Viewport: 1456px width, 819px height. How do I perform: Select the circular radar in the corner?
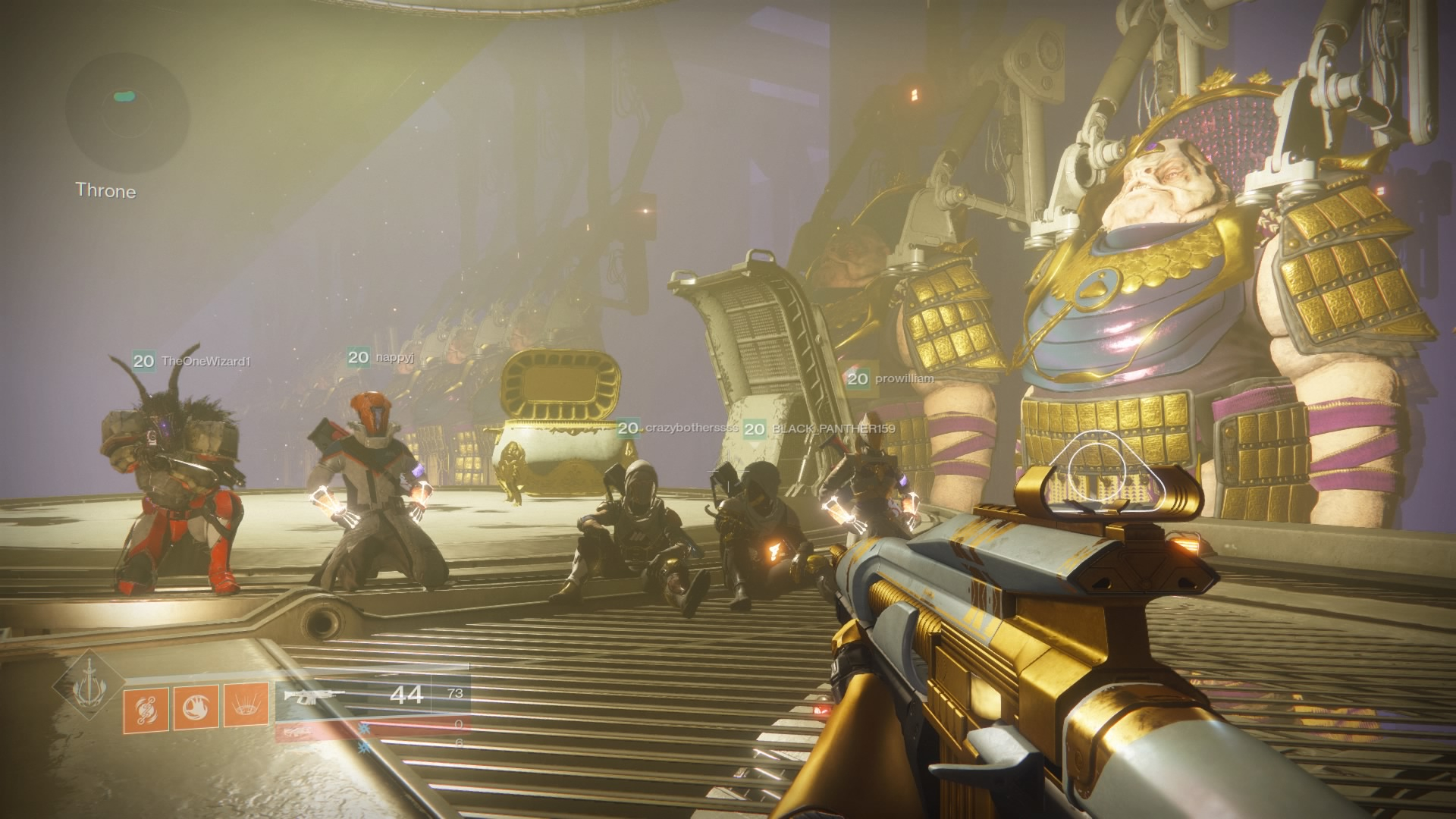(127, 106)
